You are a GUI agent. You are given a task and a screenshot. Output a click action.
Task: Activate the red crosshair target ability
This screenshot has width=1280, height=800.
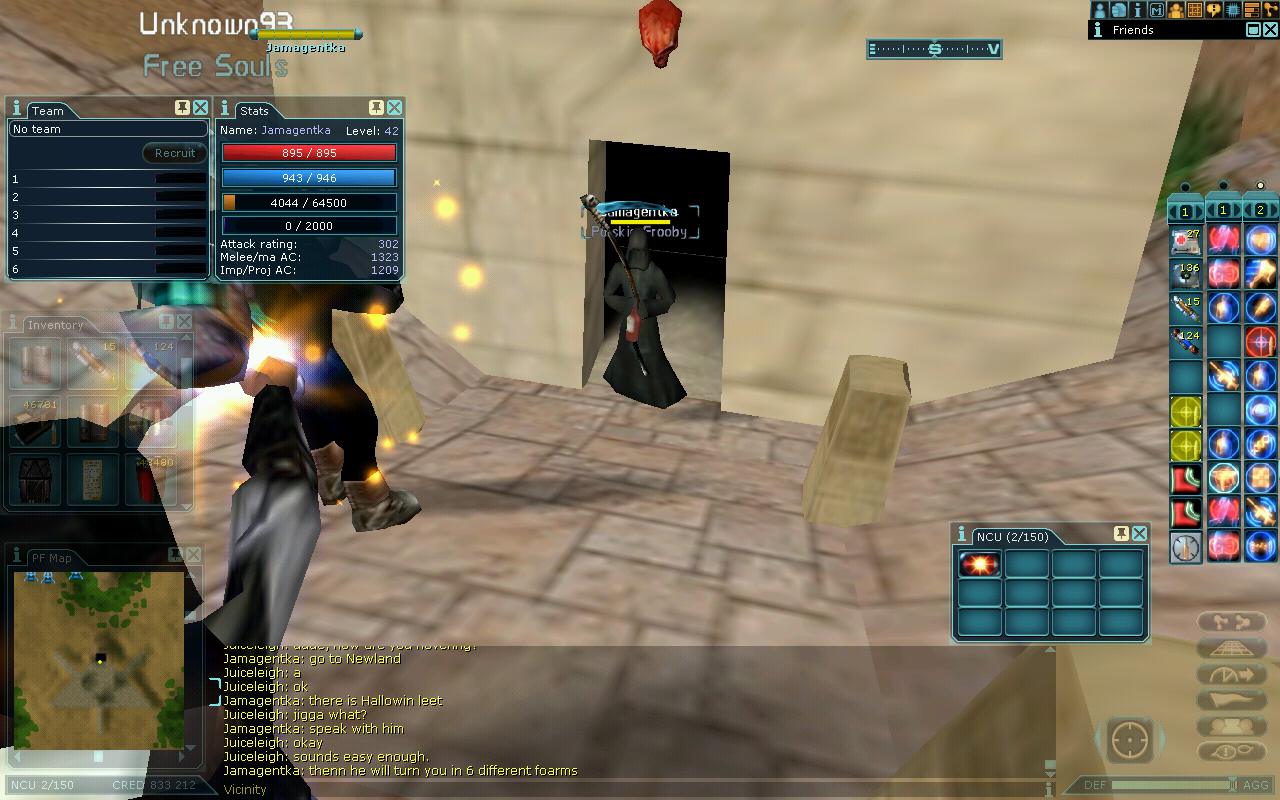click(1260, 342)
